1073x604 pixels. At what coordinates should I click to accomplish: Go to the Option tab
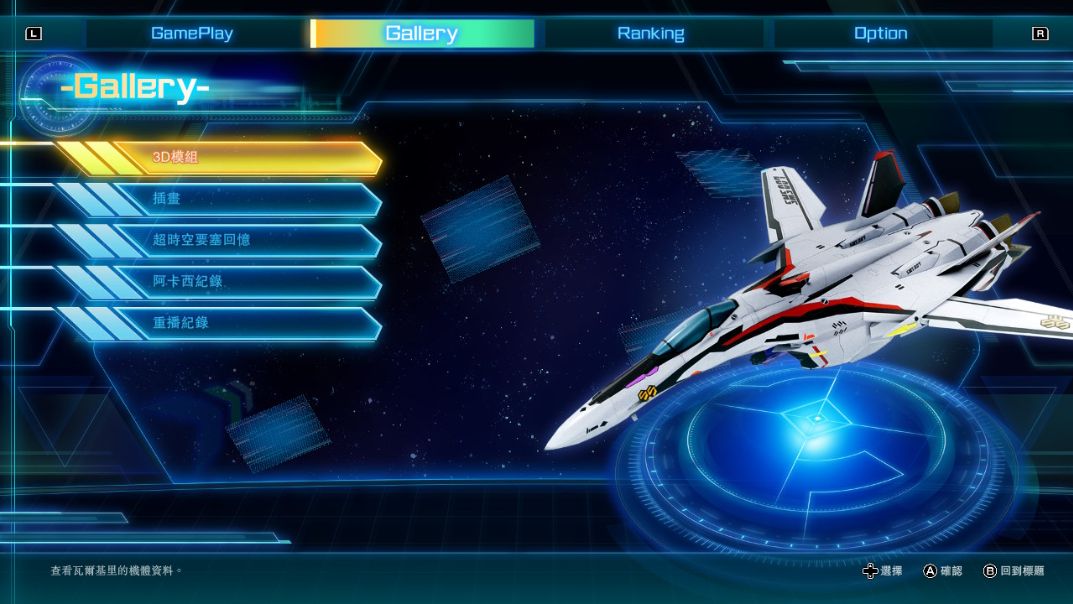(880, 33)
